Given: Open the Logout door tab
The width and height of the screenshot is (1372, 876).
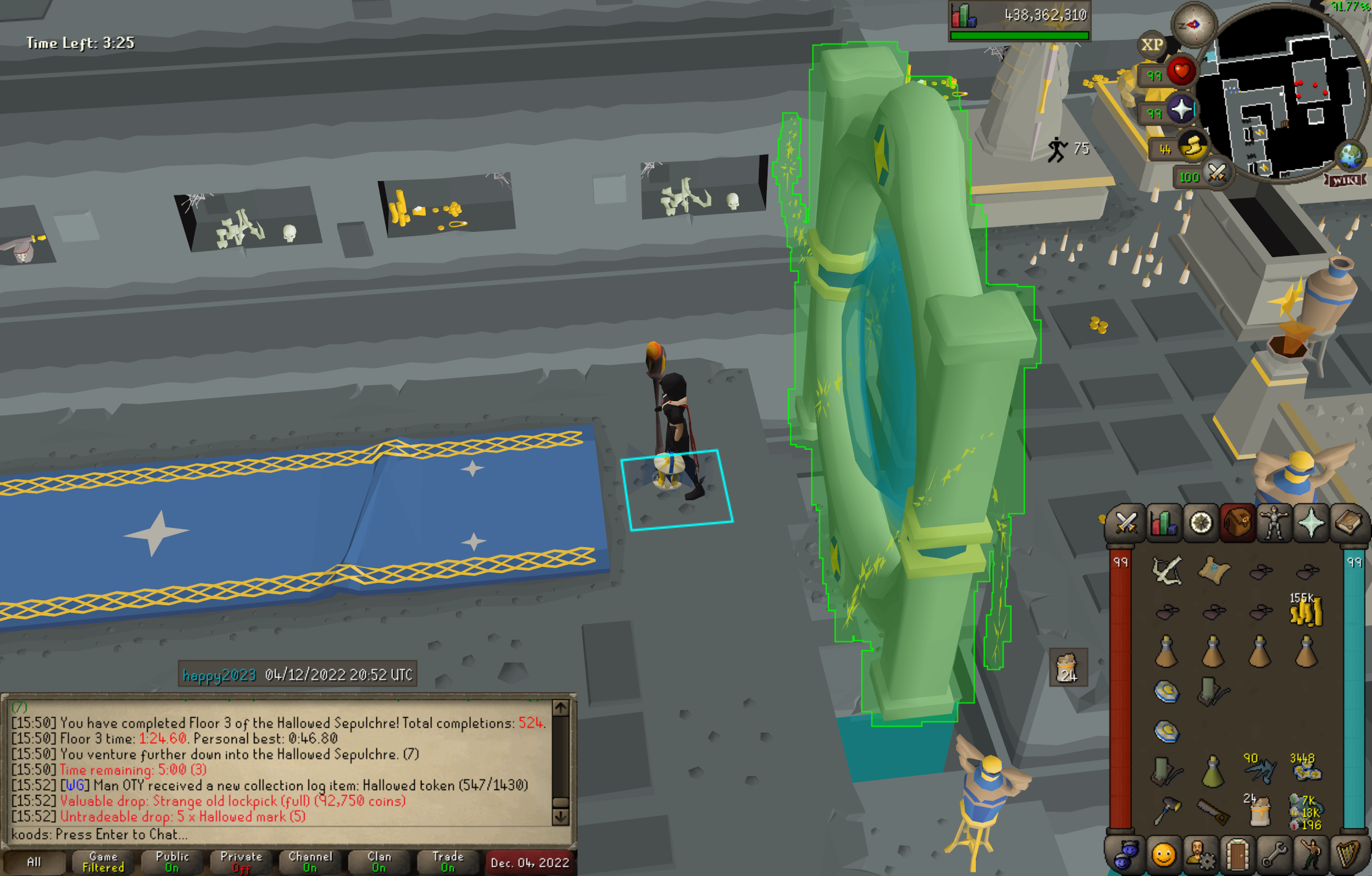Looking at the screenshot, I should 1237,856.
